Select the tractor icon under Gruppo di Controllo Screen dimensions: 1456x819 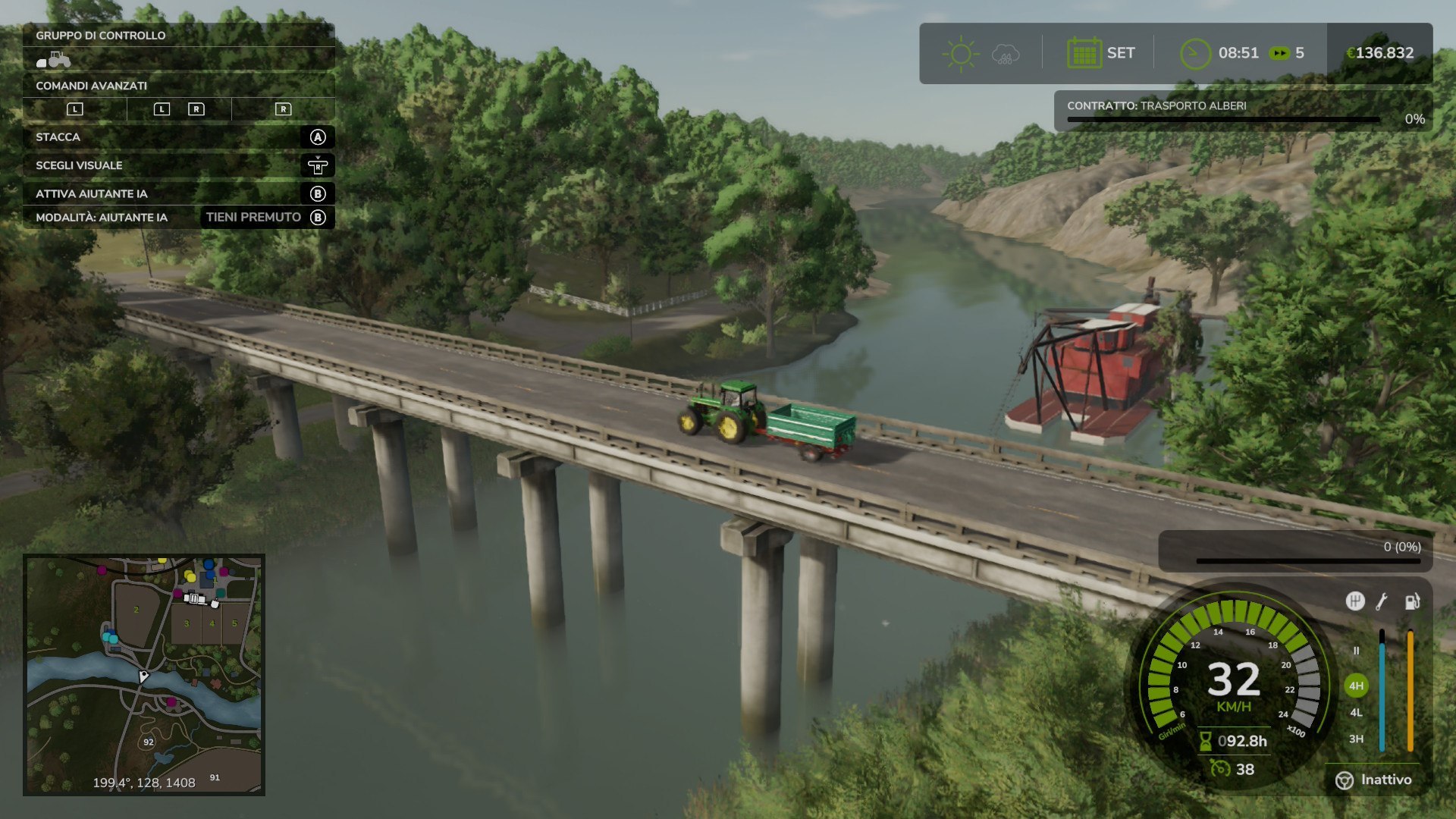[54, 59]
